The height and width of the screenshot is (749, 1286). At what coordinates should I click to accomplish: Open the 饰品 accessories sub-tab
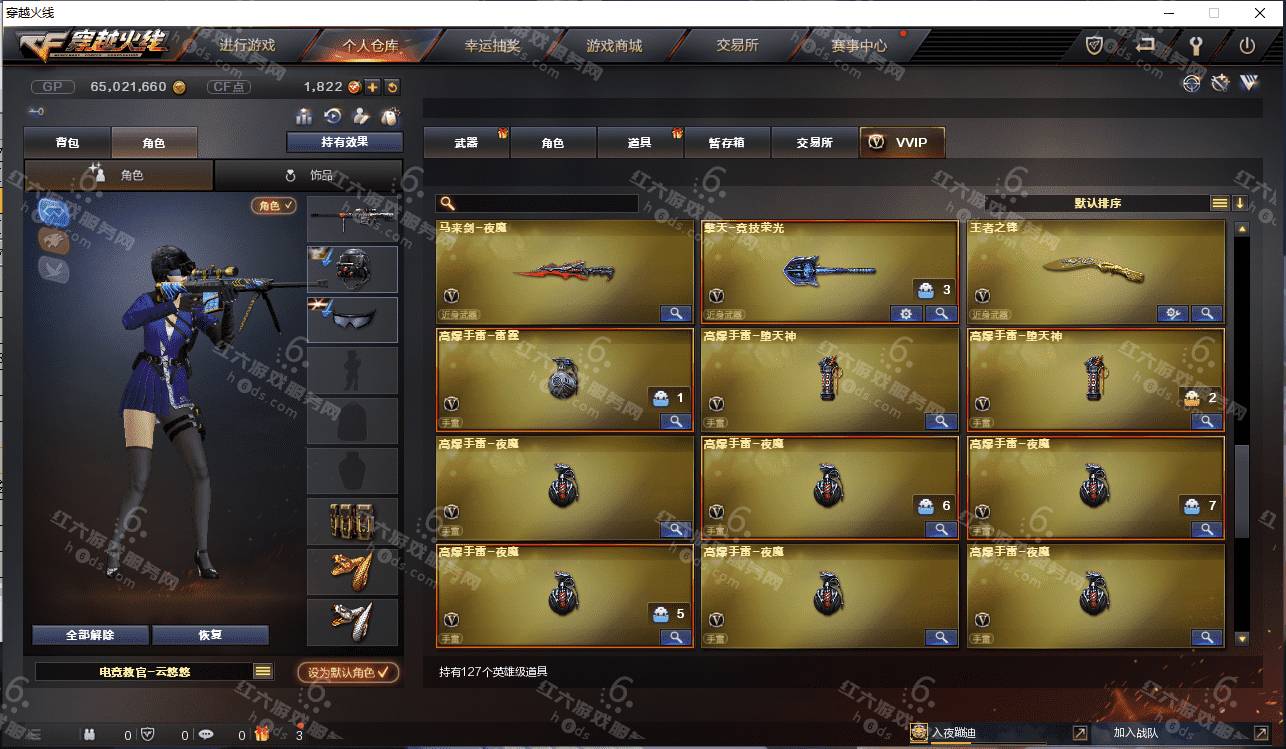pyautogui.click(x=309, y=175)
